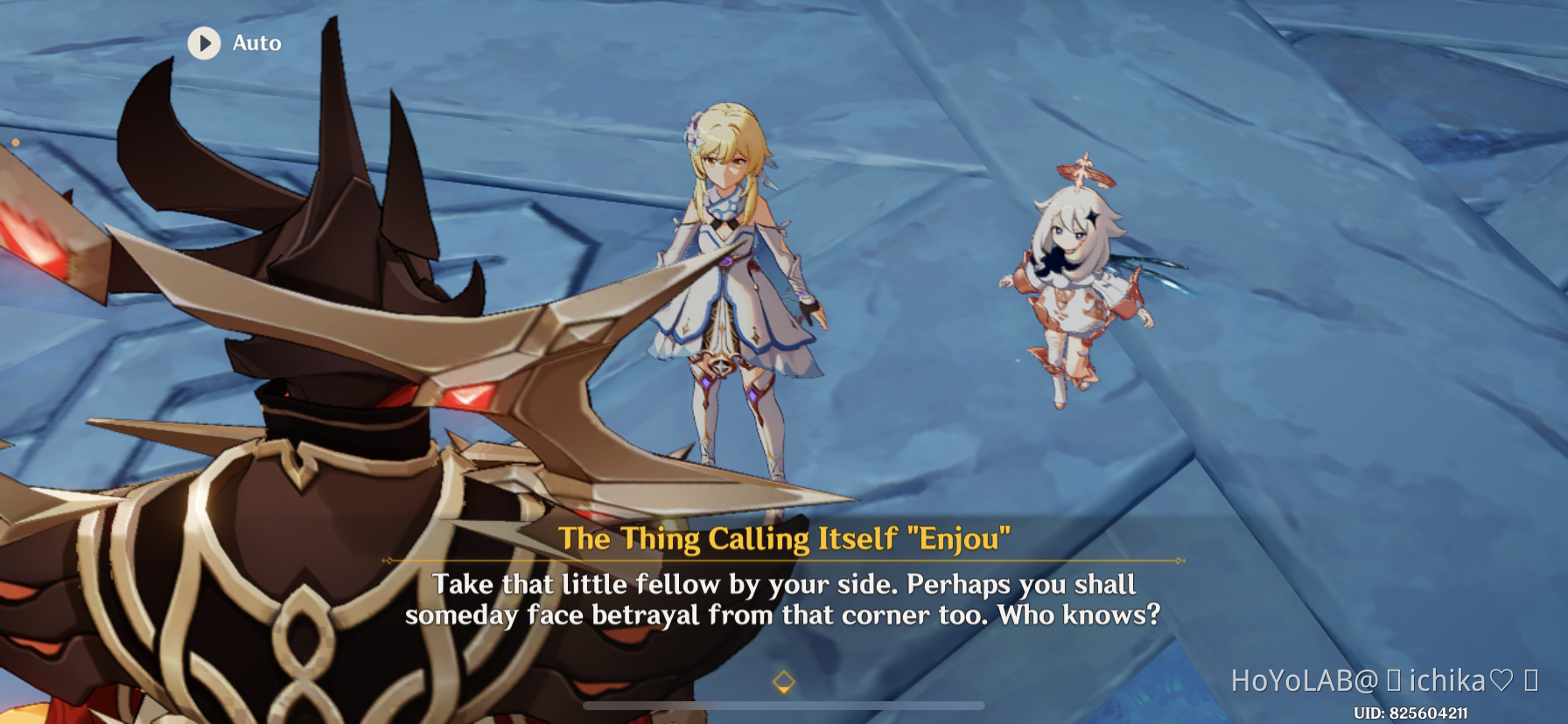The width and height of the screenshot is (1568, 724).
Task: Click the dialogue text to advance conversation
Action: click(x=785, y=600)
